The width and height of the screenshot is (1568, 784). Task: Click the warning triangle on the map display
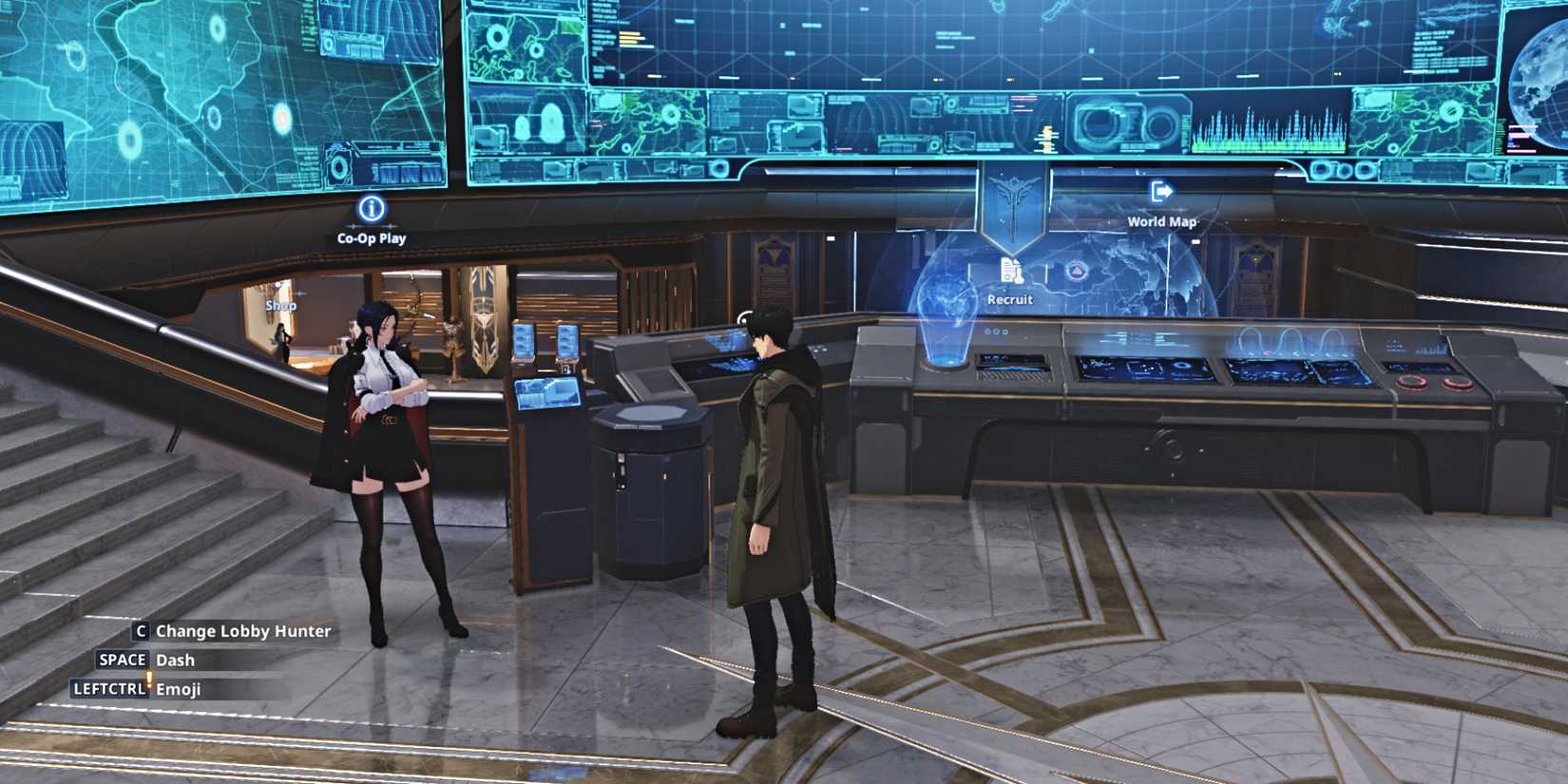[1077, 271]
